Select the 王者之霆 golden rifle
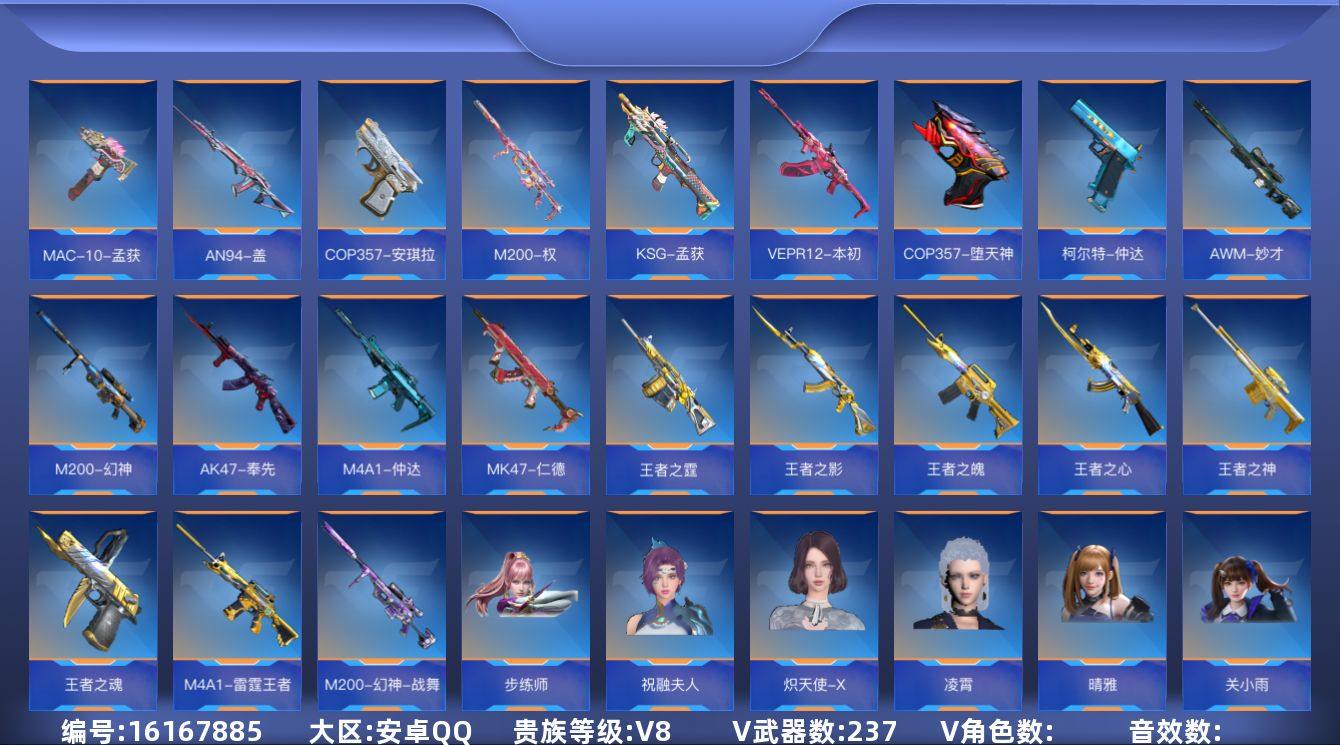This screenshot has height=745, width=1340. point(670,385)
